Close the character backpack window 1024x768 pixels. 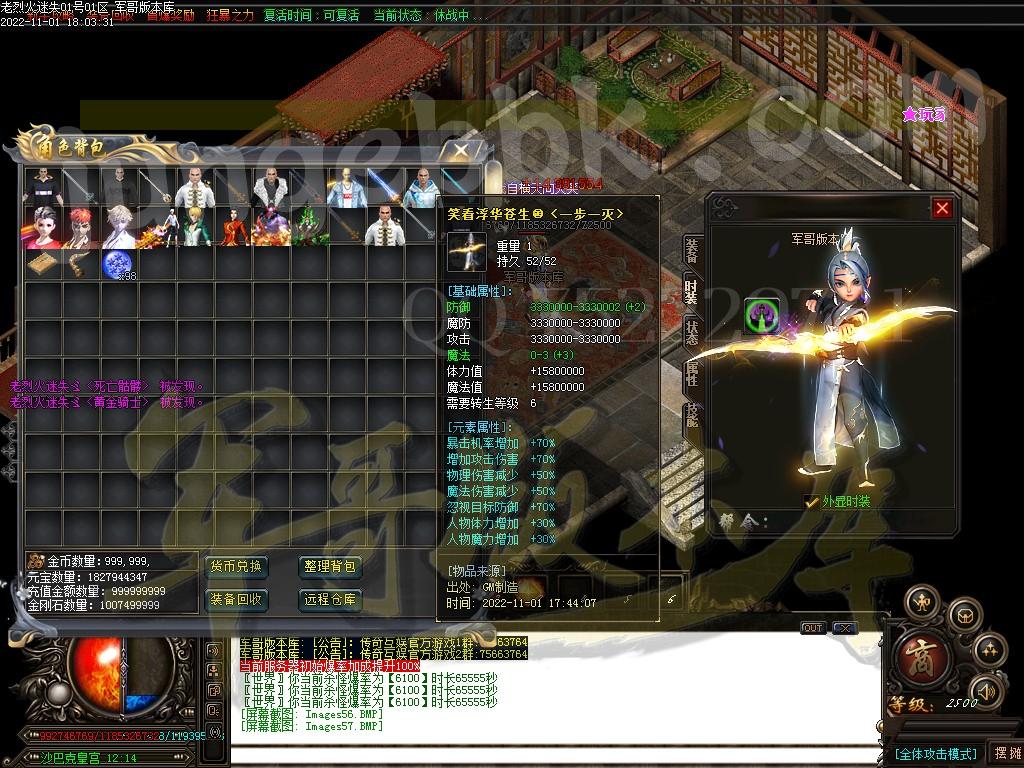pos(459,150)
